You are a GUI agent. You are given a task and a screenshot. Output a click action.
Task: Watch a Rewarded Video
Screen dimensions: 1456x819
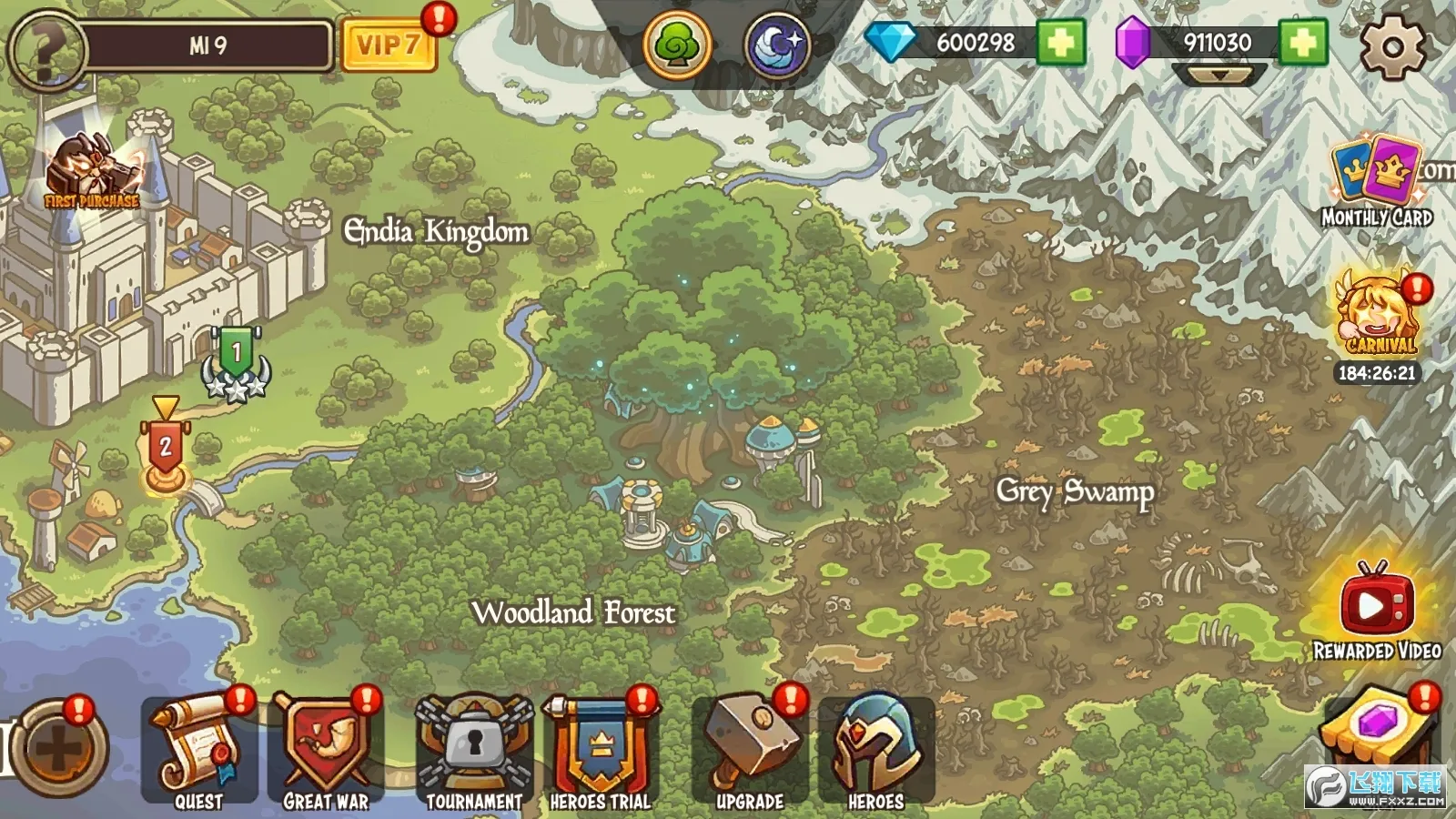point(1376,608)
